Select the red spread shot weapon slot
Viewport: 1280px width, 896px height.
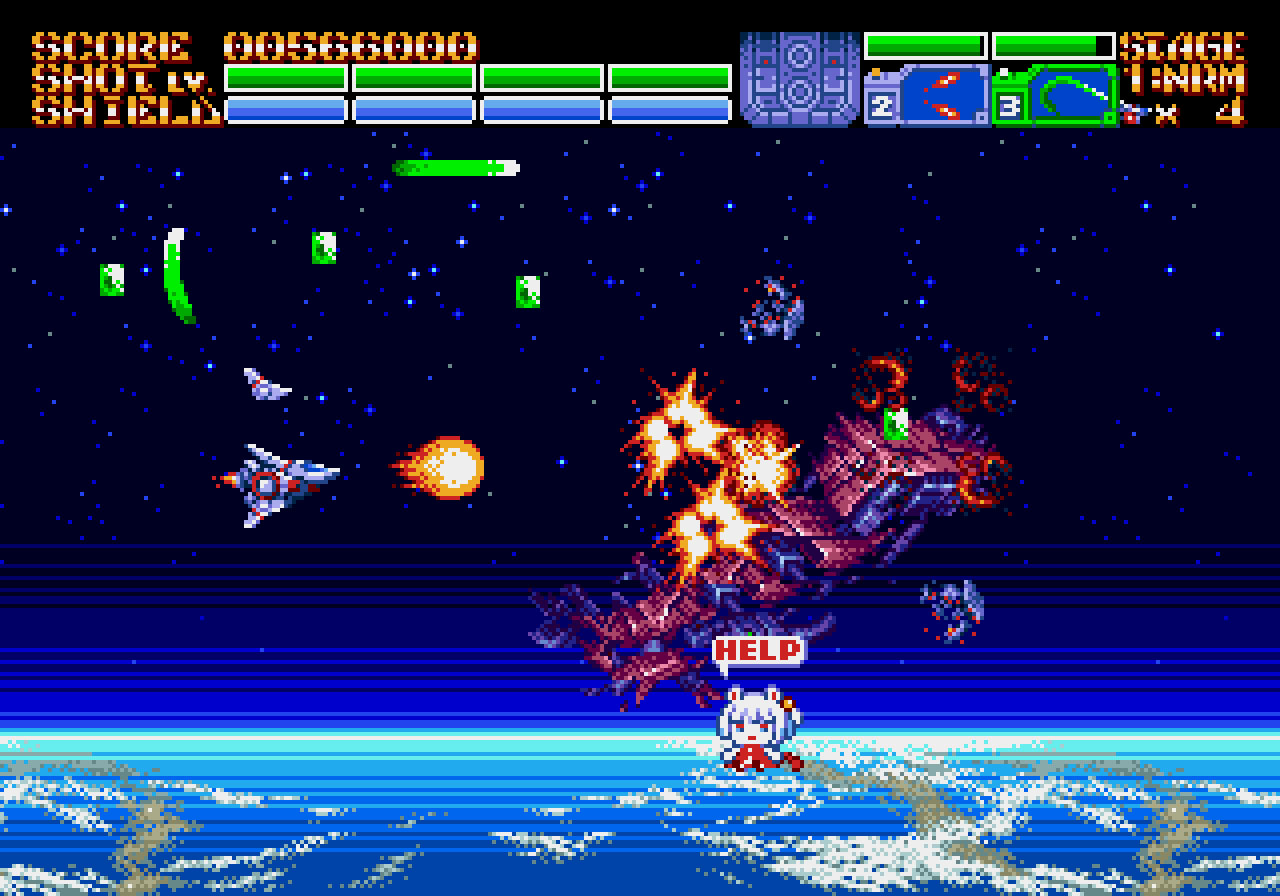pyautogui.click(x=943, y=96)
